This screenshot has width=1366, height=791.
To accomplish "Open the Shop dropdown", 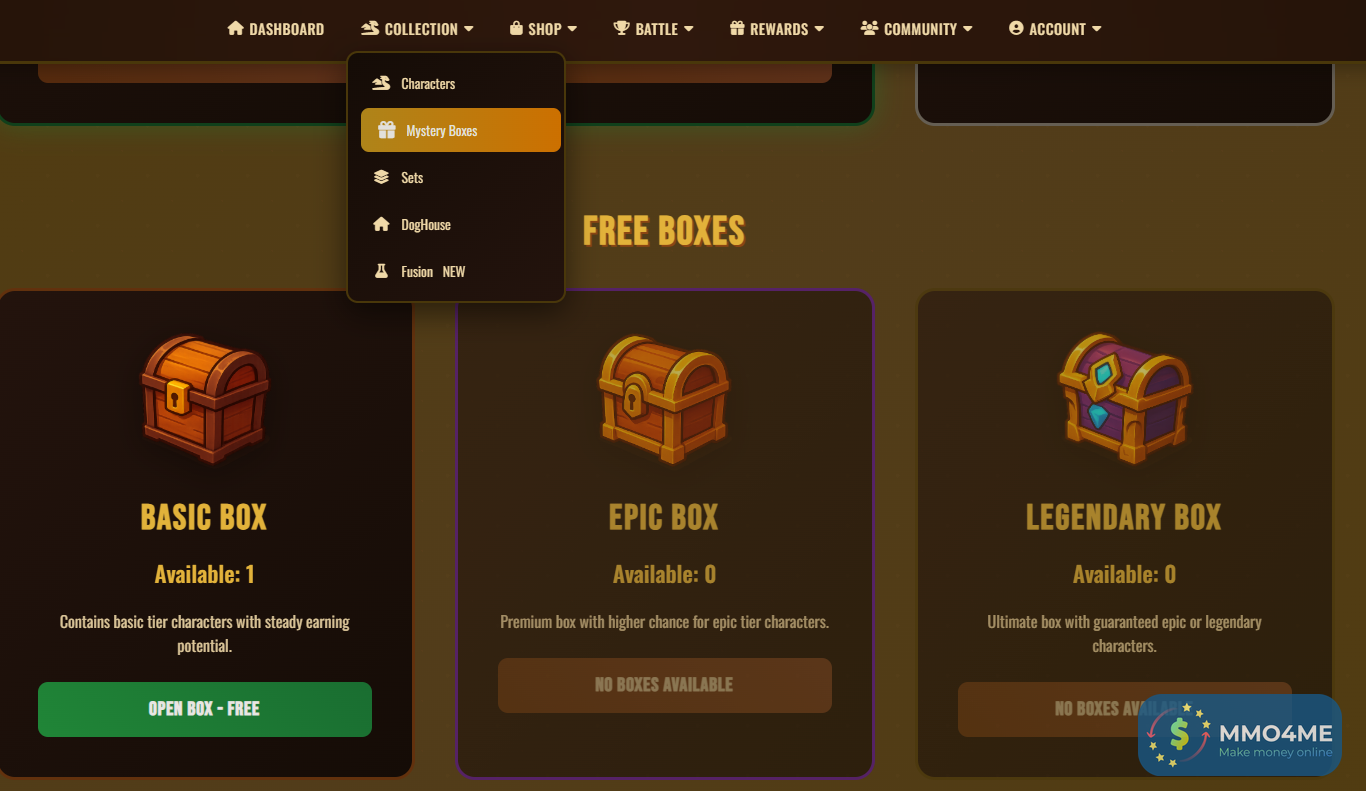I will point(543,29).
